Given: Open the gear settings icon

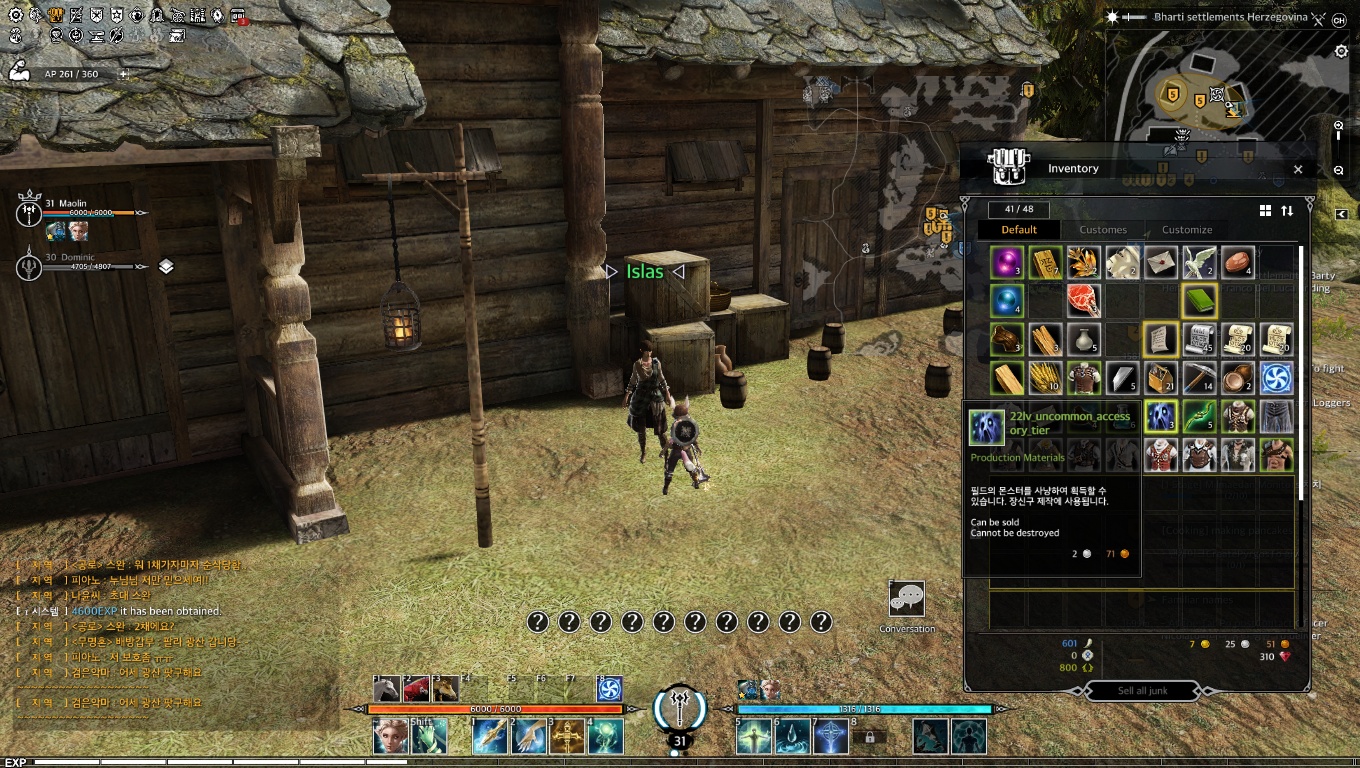Looking at the screenshot, I should [x=15, y=16].
